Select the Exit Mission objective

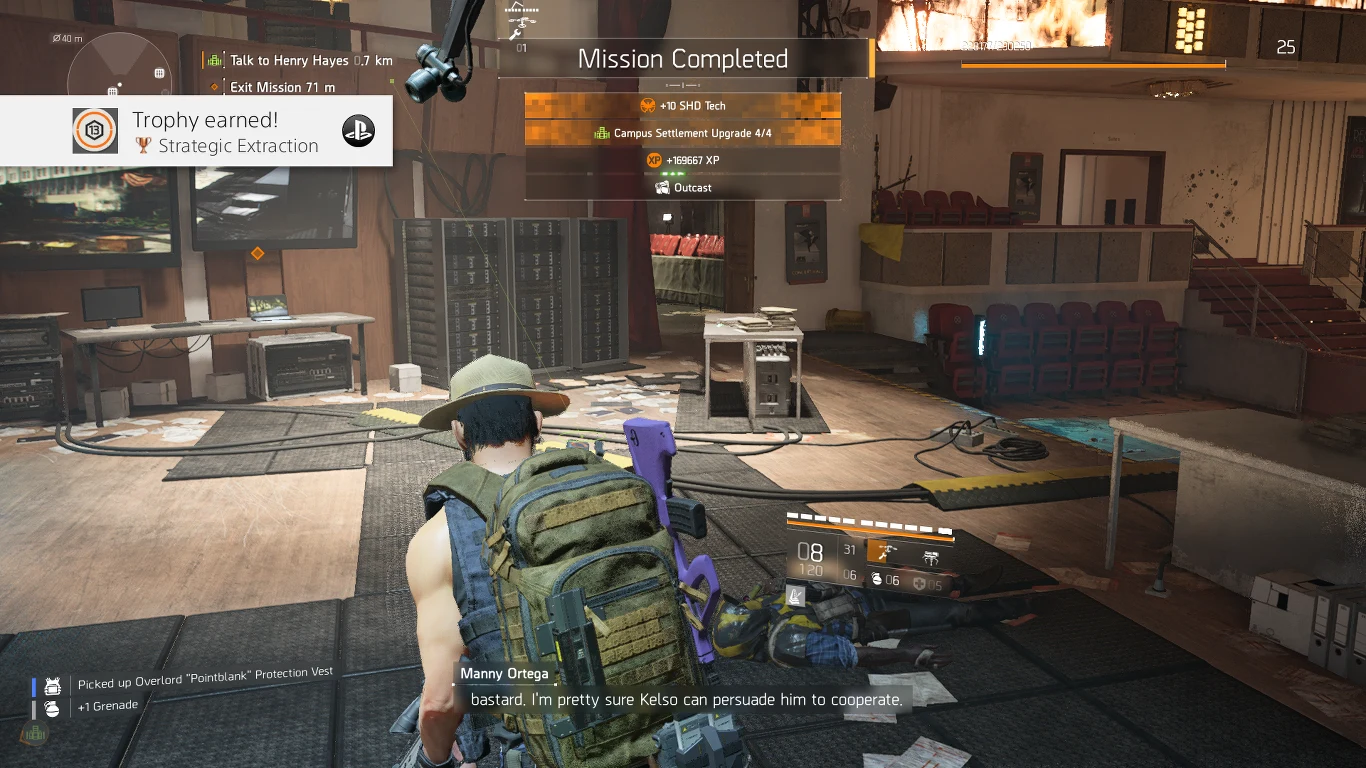[272, 87]
